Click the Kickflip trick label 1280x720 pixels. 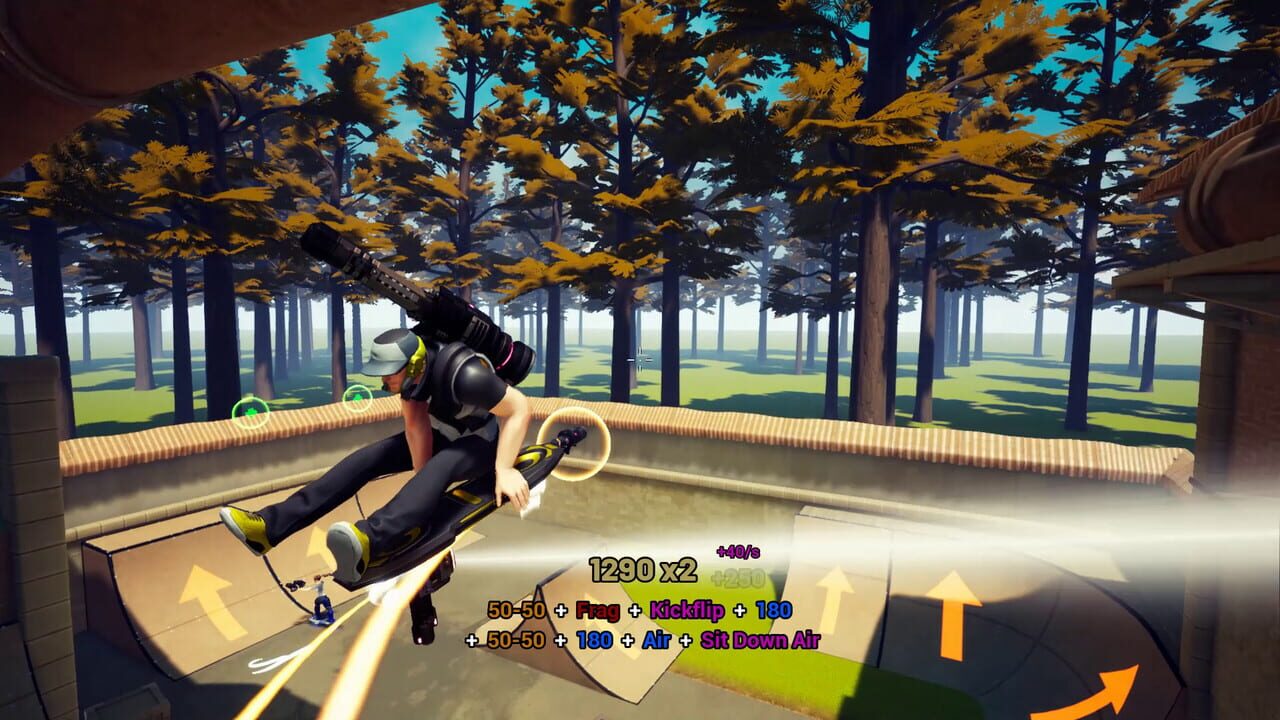[x=686, y=609]
